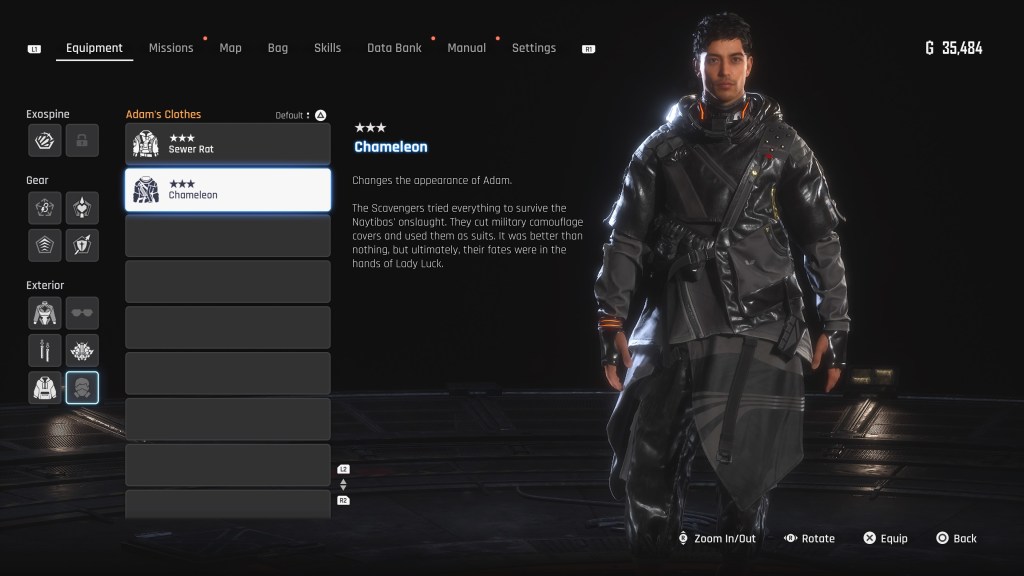Go to the Bag tab

[x=277, y=48]
